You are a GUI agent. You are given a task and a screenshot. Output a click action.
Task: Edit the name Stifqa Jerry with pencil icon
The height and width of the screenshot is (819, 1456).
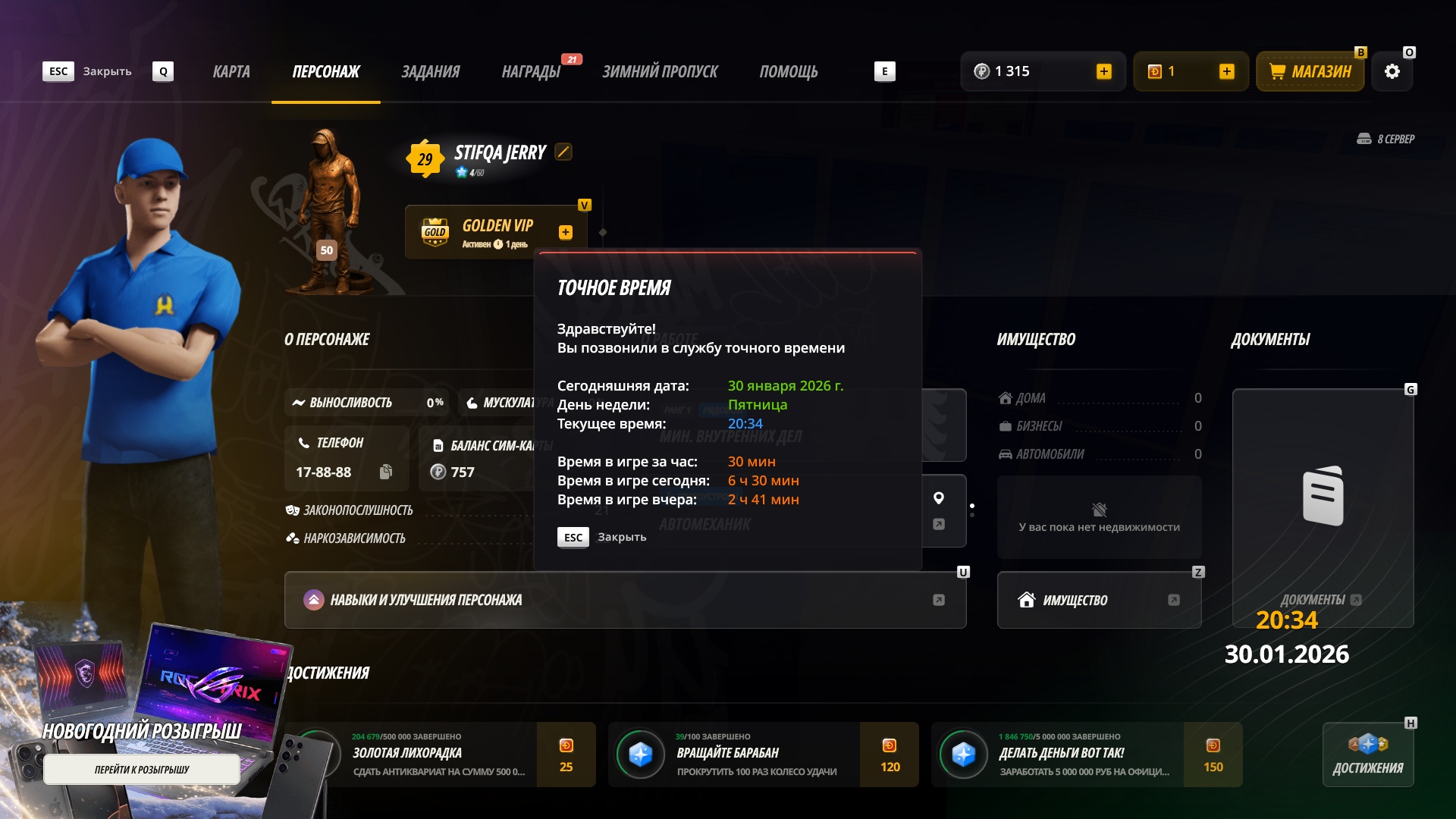(x=563, y=152)
